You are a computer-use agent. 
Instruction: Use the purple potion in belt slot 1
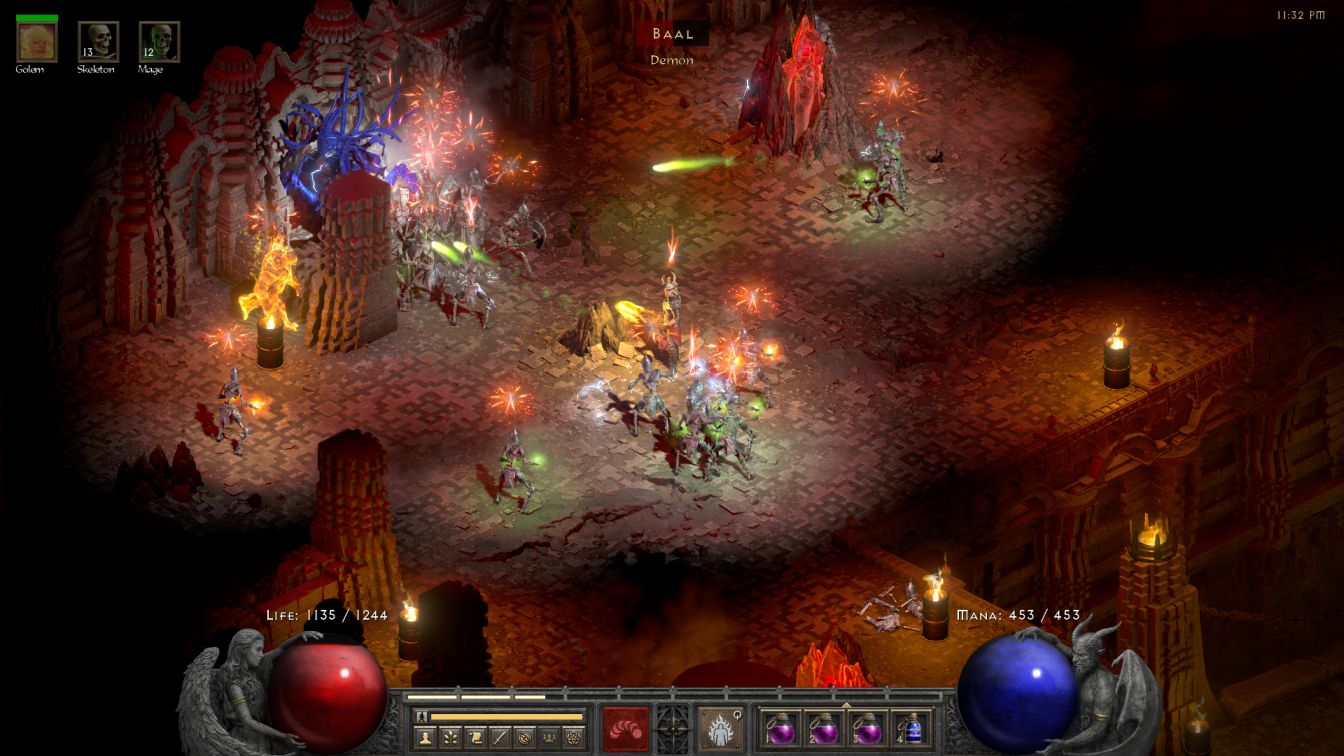(782, 727)
